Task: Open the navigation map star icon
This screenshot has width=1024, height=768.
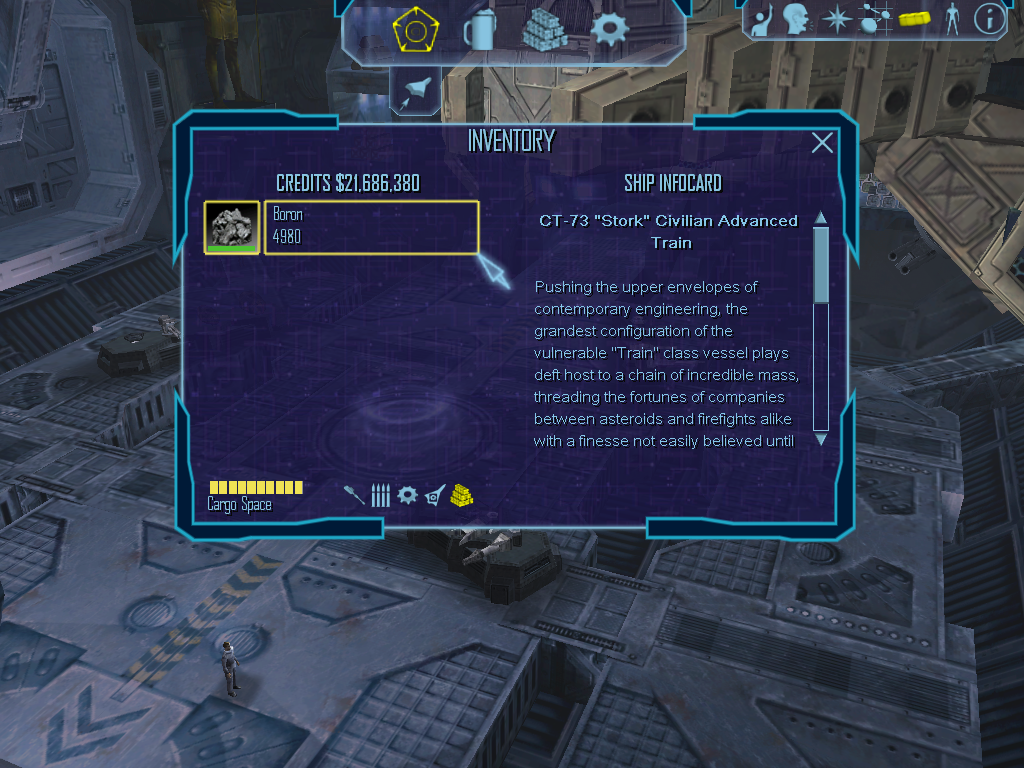Action: 835,19
